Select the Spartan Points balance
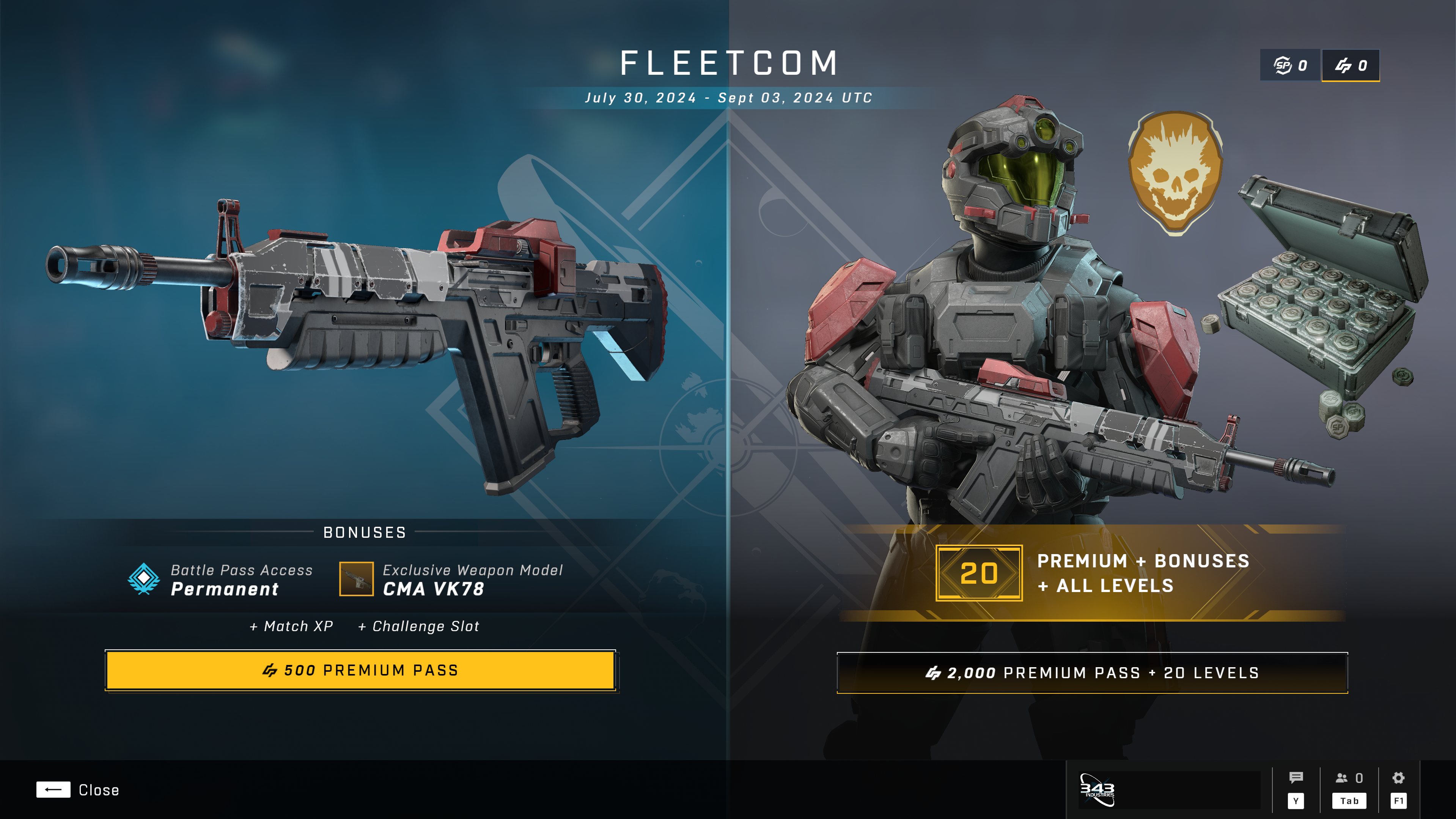Viewport: 1456px width, 819px height. point(1290,66)
